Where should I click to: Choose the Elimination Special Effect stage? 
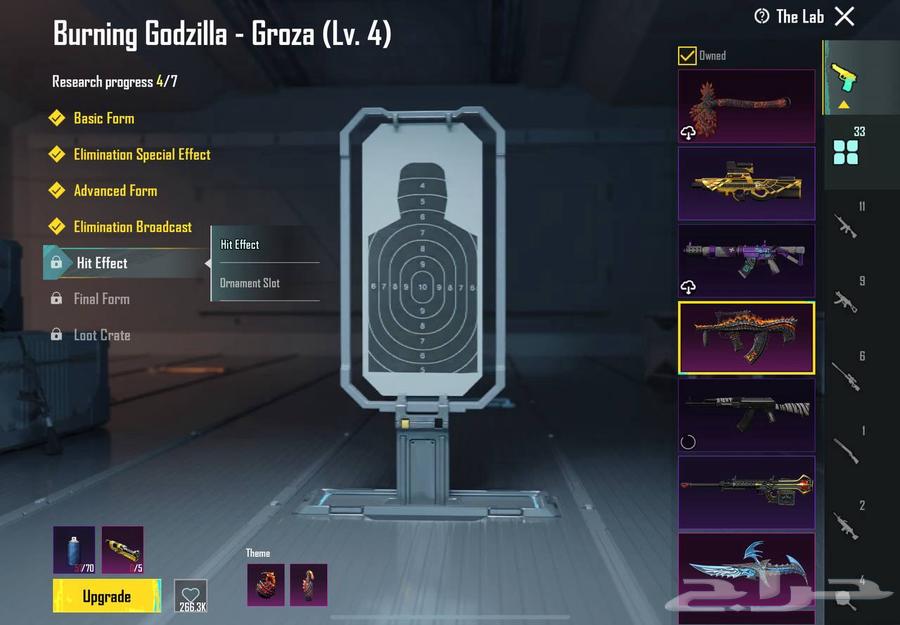point(141,154)
